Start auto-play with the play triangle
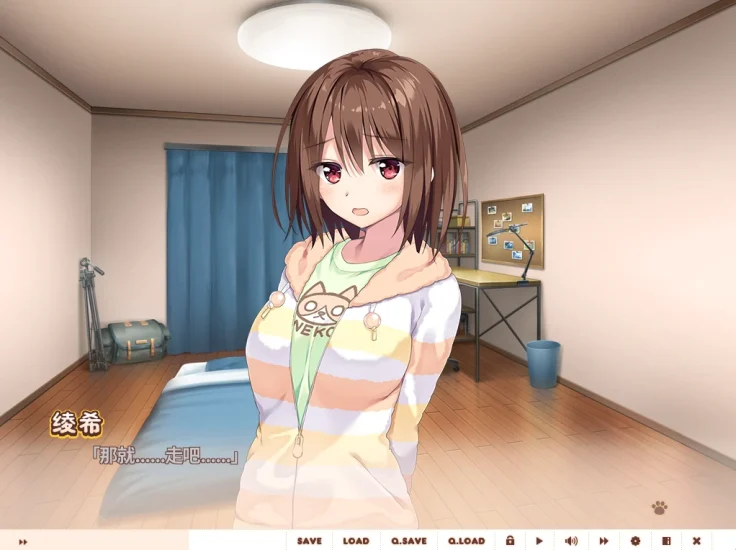The height and width of the screenshot is (550, 736). click(540, 541)
